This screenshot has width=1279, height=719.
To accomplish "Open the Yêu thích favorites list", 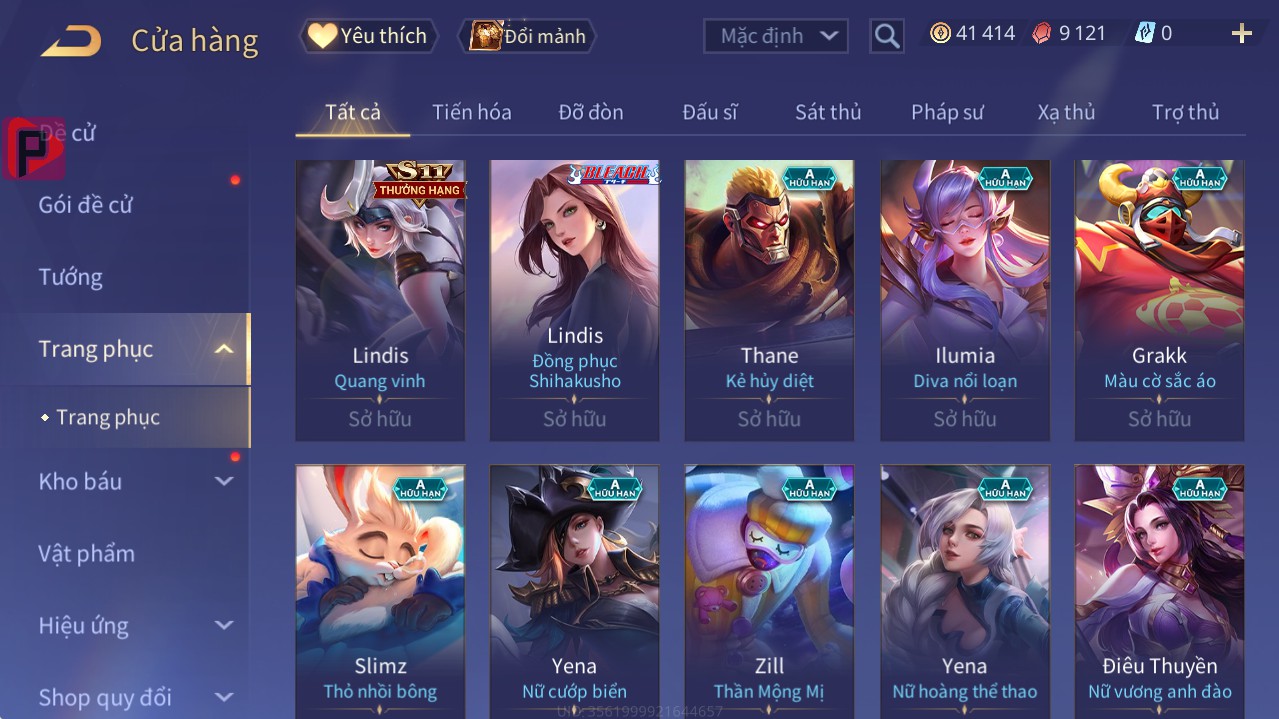I will 368,36.
